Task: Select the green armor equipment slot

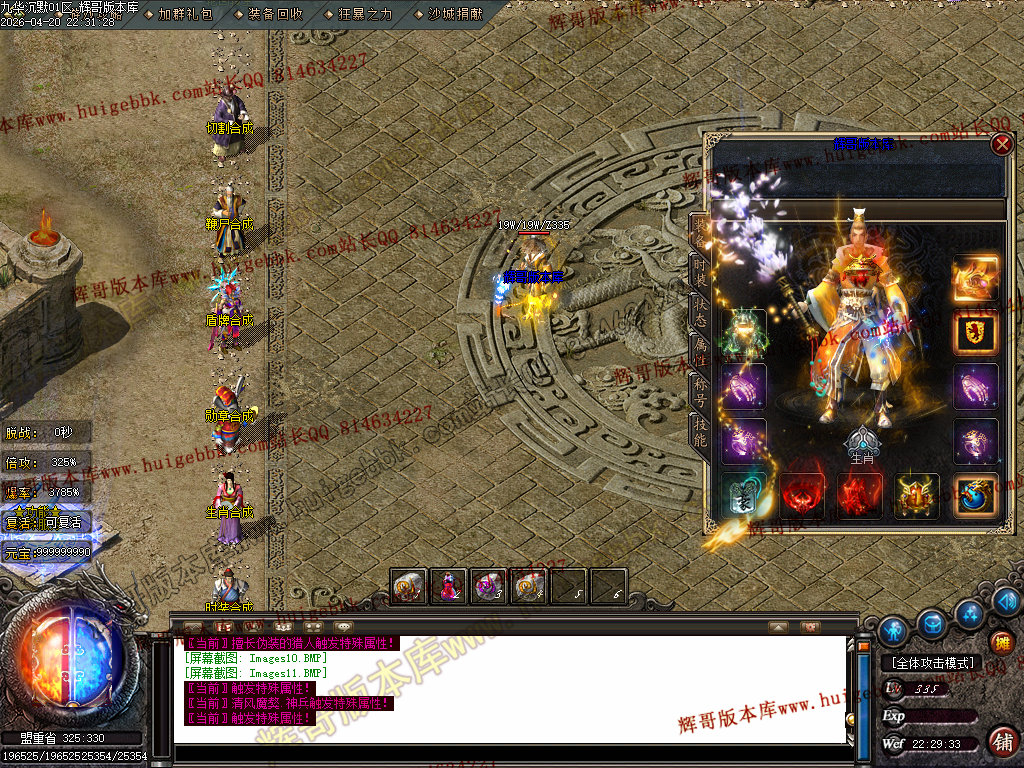Action: point(744,333)
